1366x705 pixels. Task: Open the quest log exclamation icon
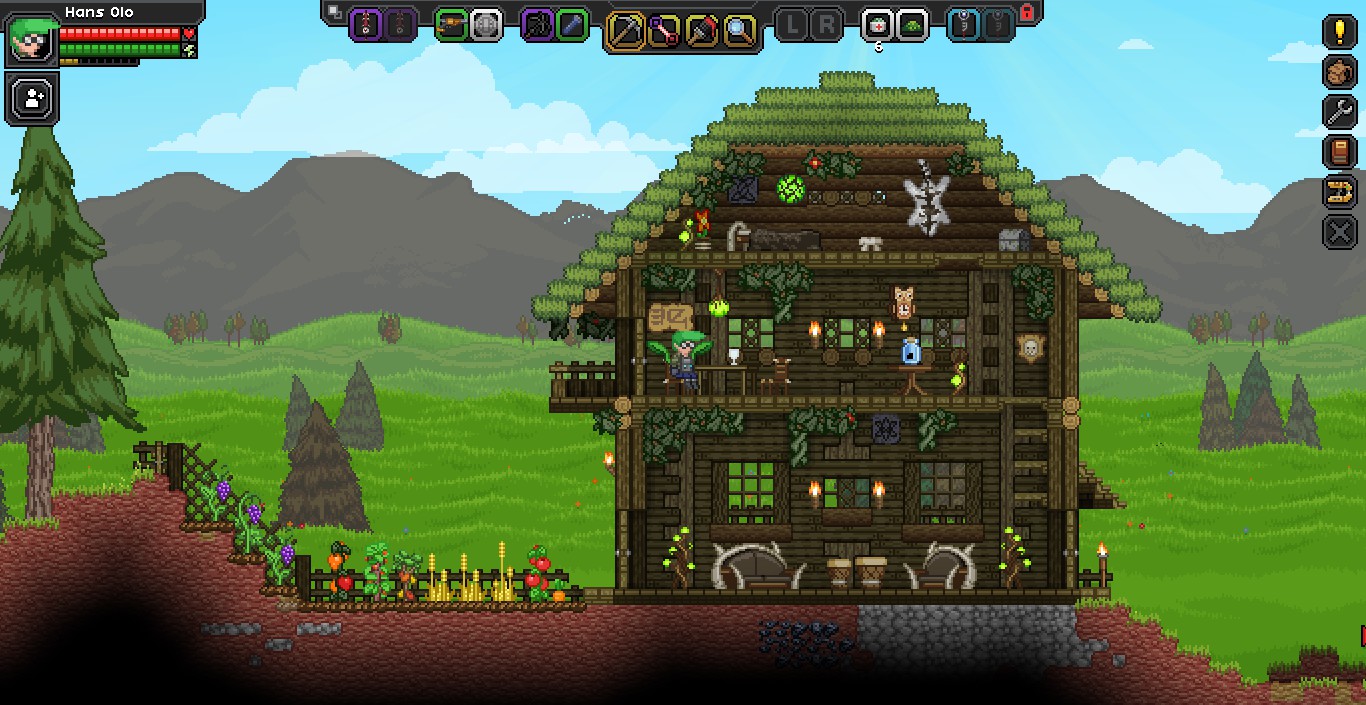(x=1340, y=31)
